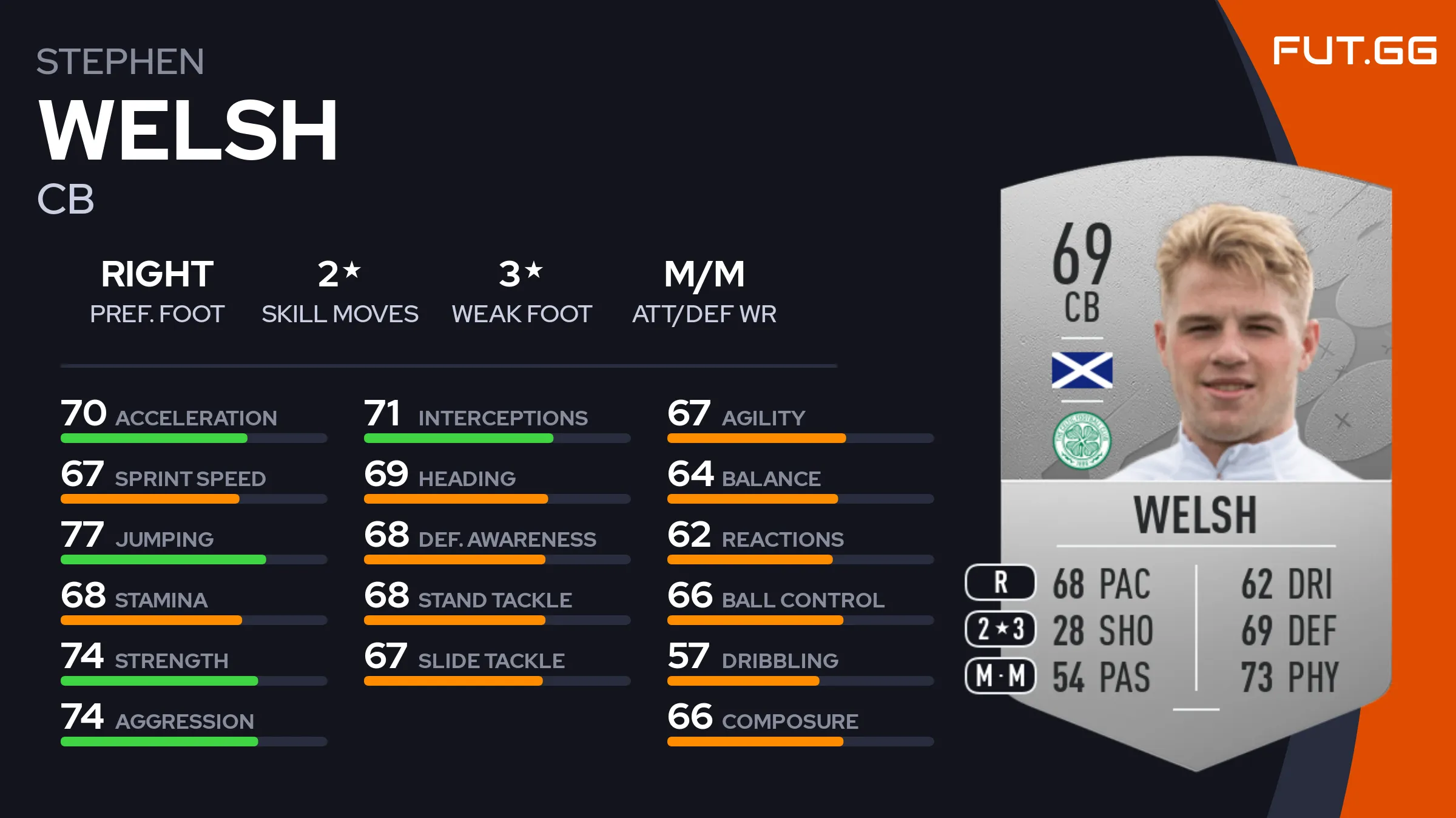Viewport: 1456px width, 818px height.
Task: Click the FUT.GG logo
Action: [x=1354, y=50]
